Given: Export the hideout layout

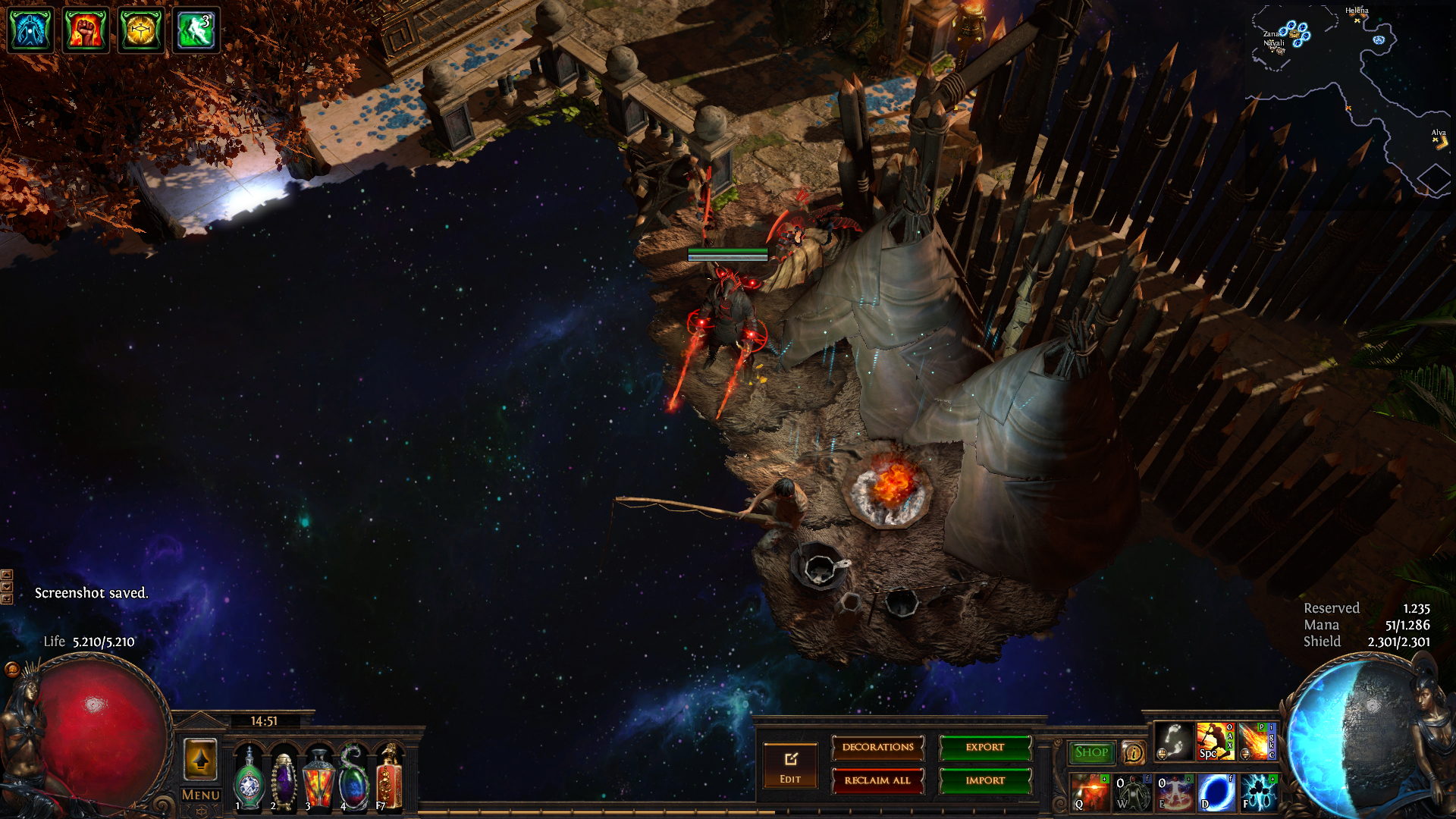Looking at the screenshot, I should 985,748.
